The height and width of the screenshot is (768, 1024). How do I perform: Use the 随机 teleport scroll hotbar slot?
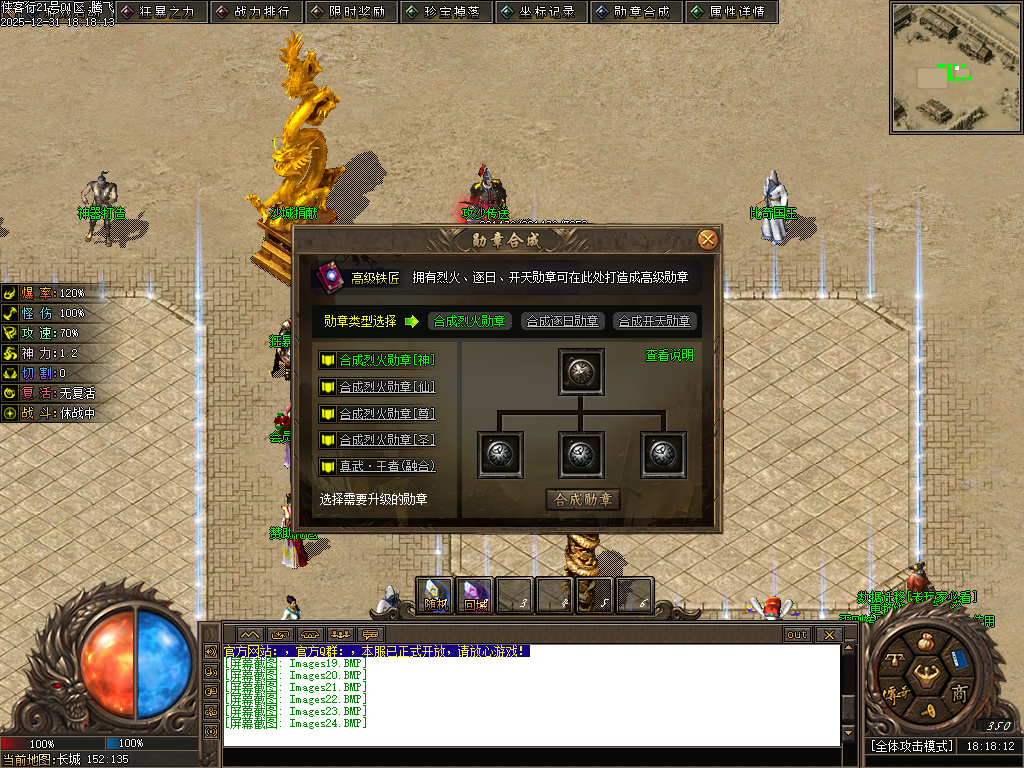click(x=435, y=595)
